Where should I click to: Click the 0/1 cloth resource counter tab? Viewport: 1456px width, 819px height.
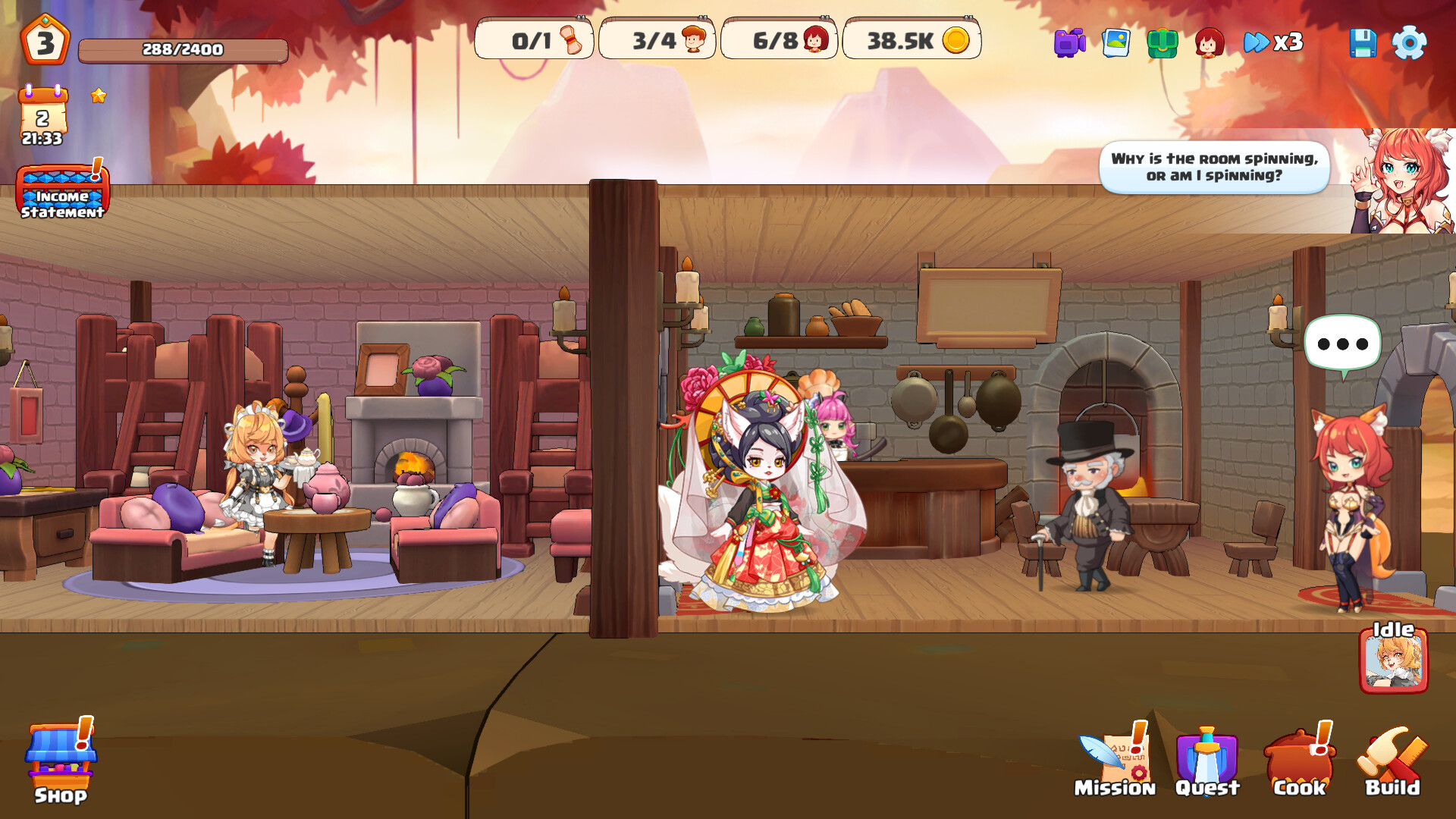[x=535, y=42]
